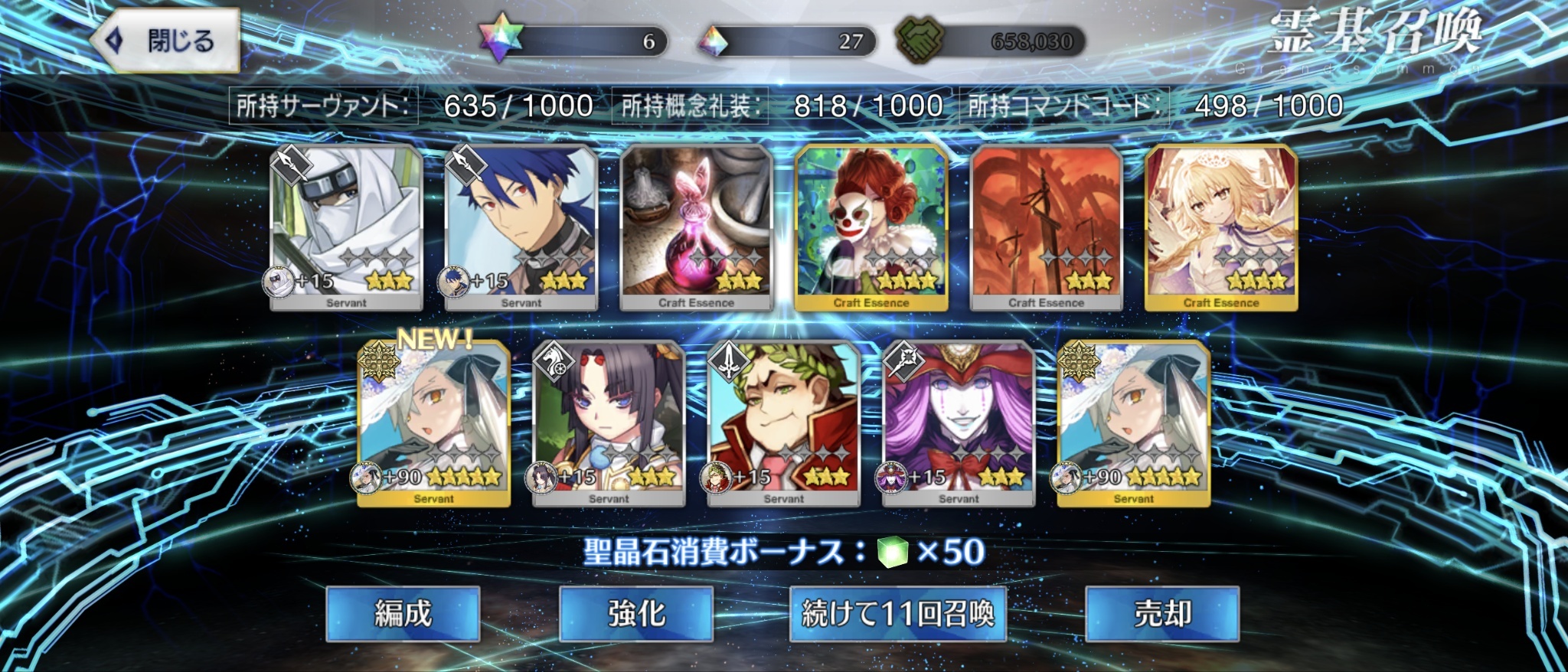
Task: Open the red gears craft essence card
Action: (x=1046, y=227)
